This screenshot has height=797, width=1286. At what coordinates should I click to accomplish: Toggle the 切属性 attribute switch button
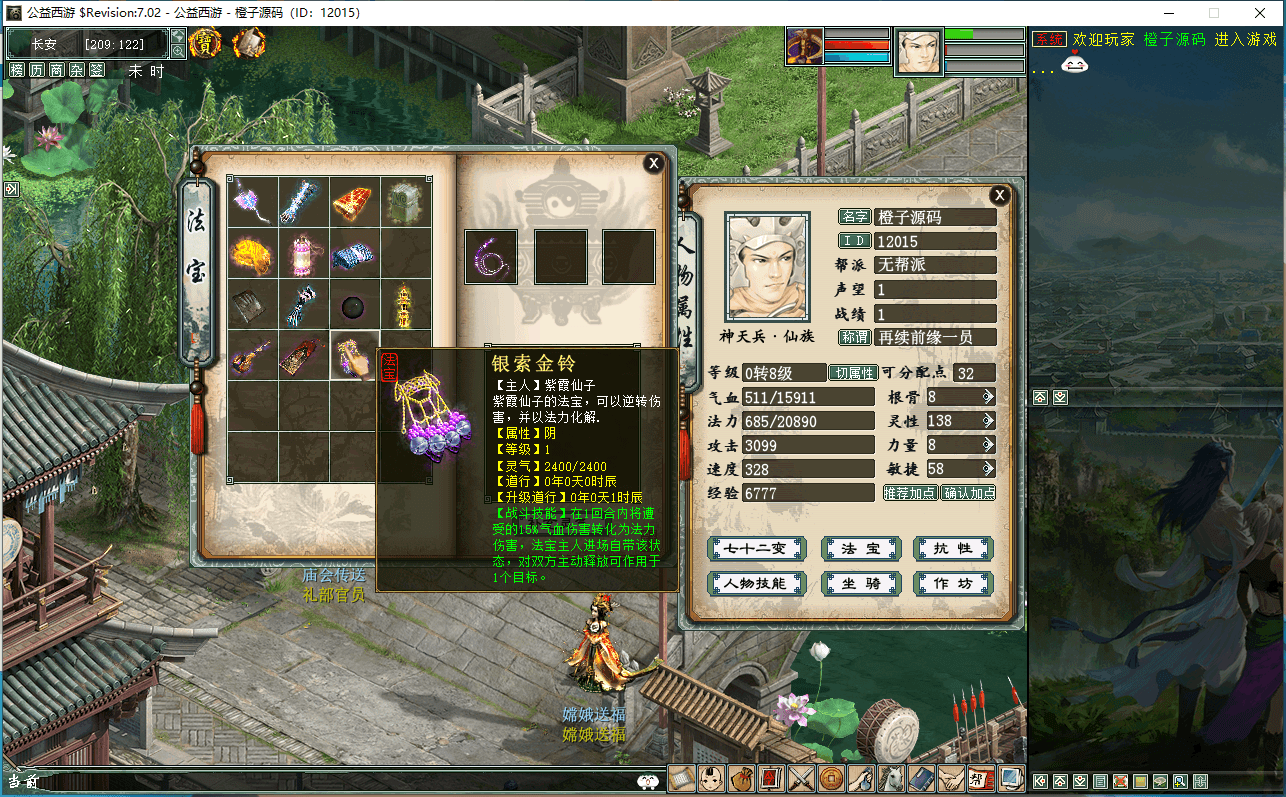[x=853, y=373]
